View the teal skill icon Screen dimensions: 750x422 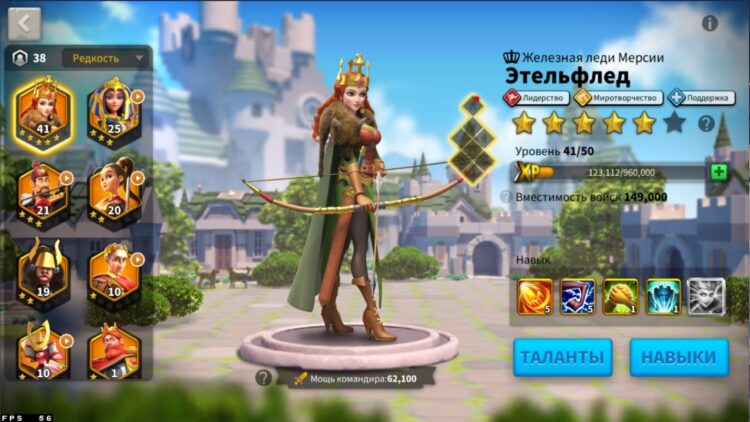click(664, 297)
